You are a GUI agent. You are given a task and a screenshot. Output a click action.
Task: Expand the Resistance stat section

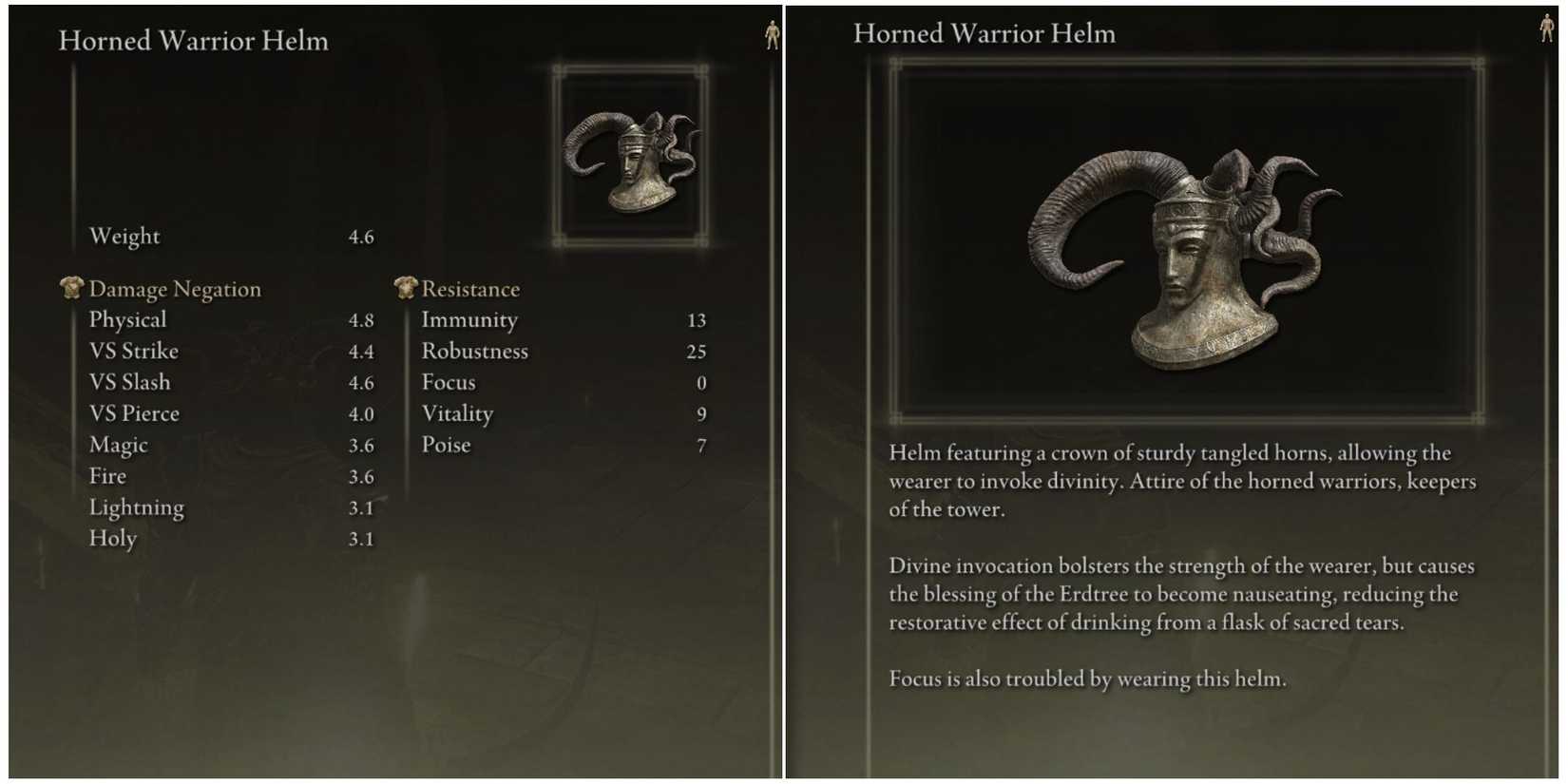coord(470,288)
